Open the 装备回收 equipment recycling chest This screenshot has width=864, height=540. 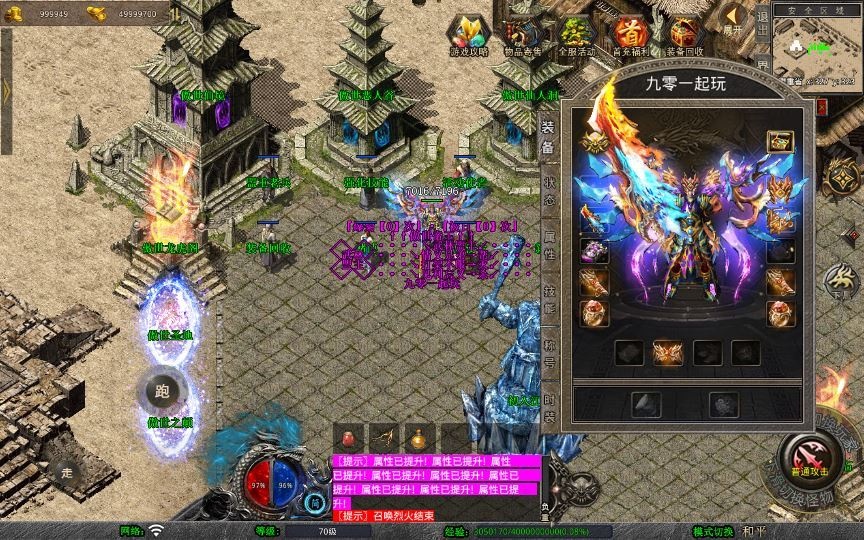[x=685, y=36]
